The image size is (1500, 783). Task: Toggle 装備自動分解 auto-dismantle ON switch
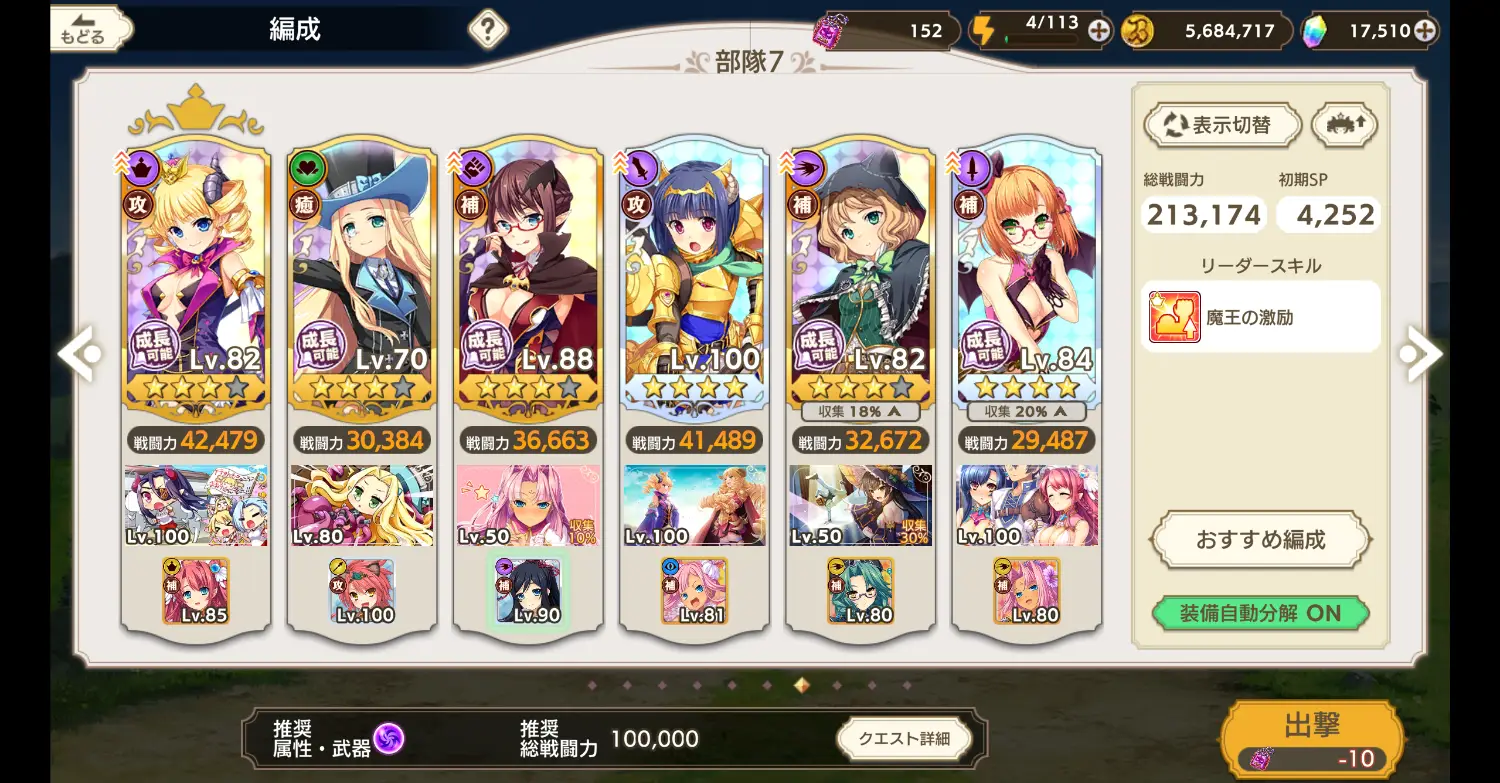(1260, 613)
